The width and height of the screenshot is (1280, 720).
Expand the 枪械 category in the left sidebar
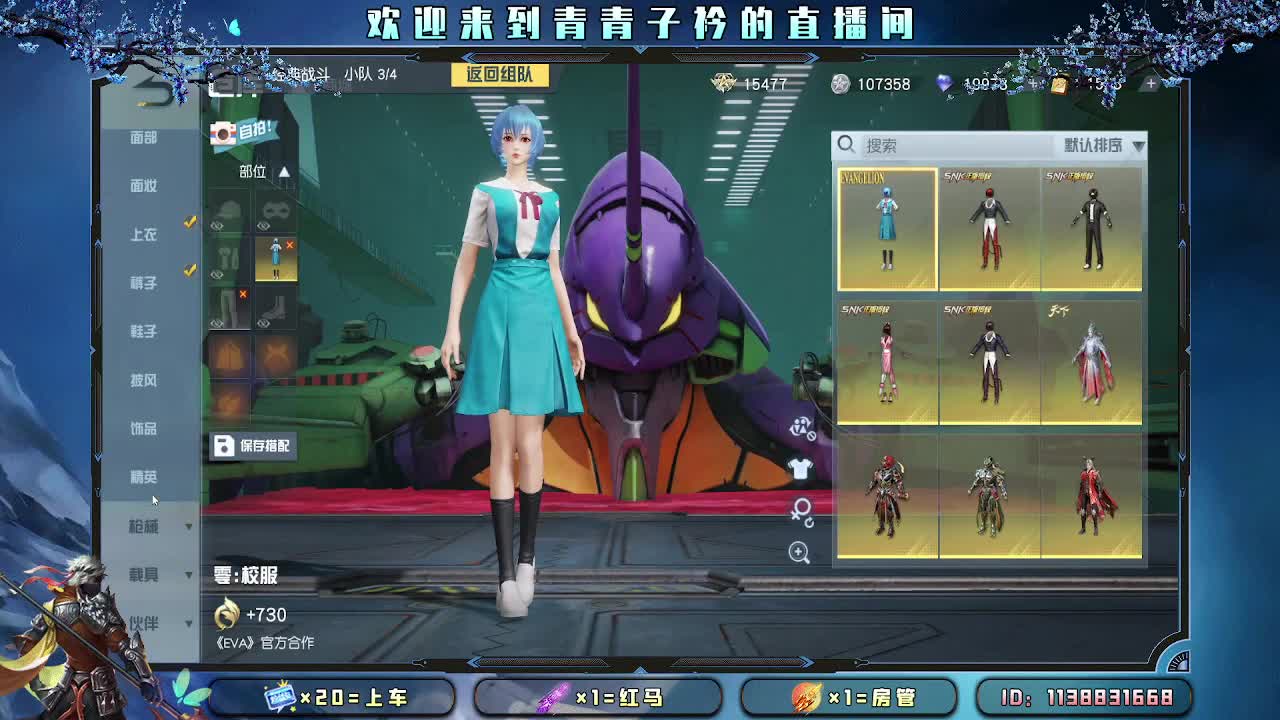(x=155, y=526)
